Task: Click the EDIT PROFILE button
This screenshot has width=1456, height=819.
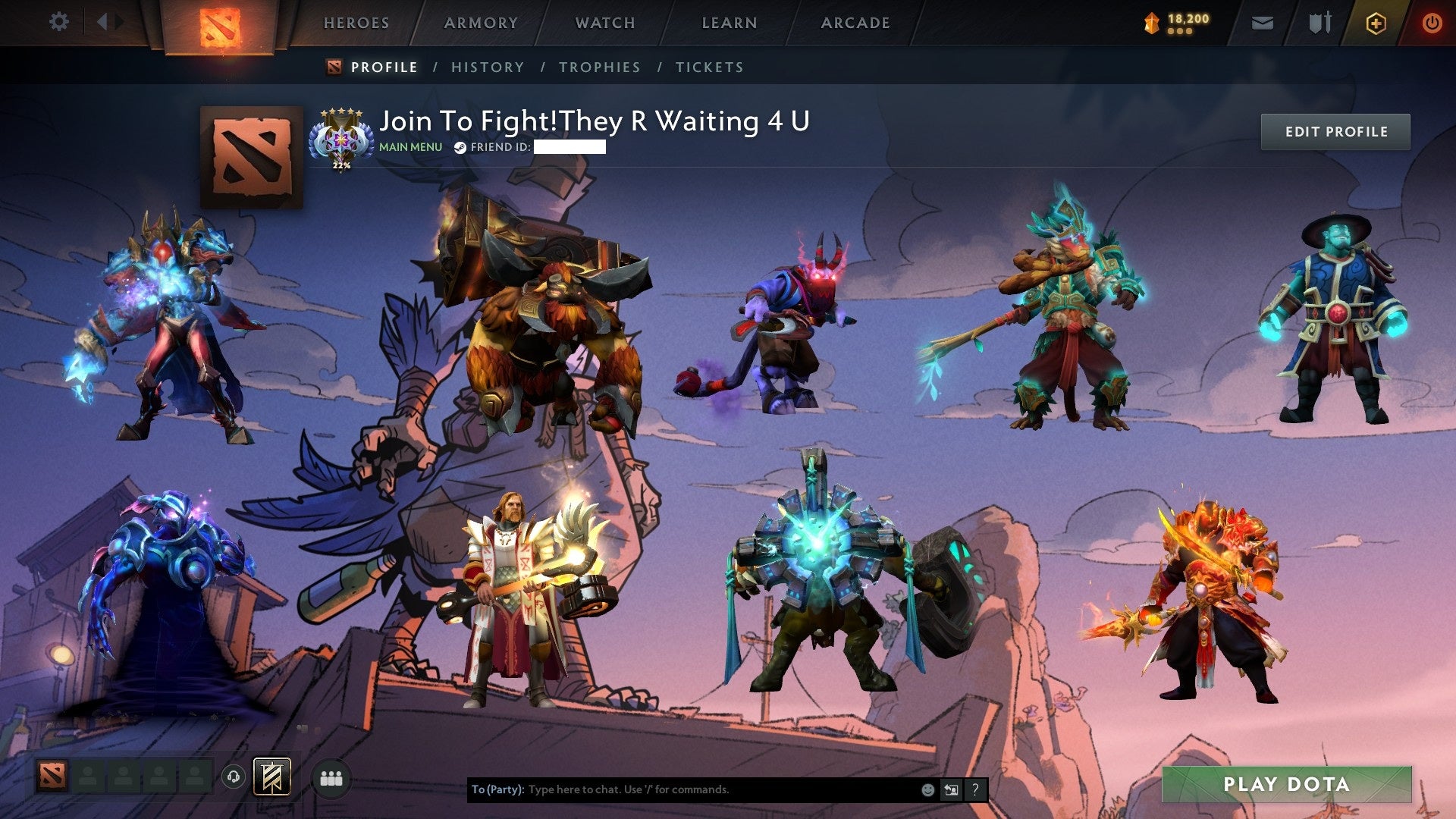Action: 1335,131
